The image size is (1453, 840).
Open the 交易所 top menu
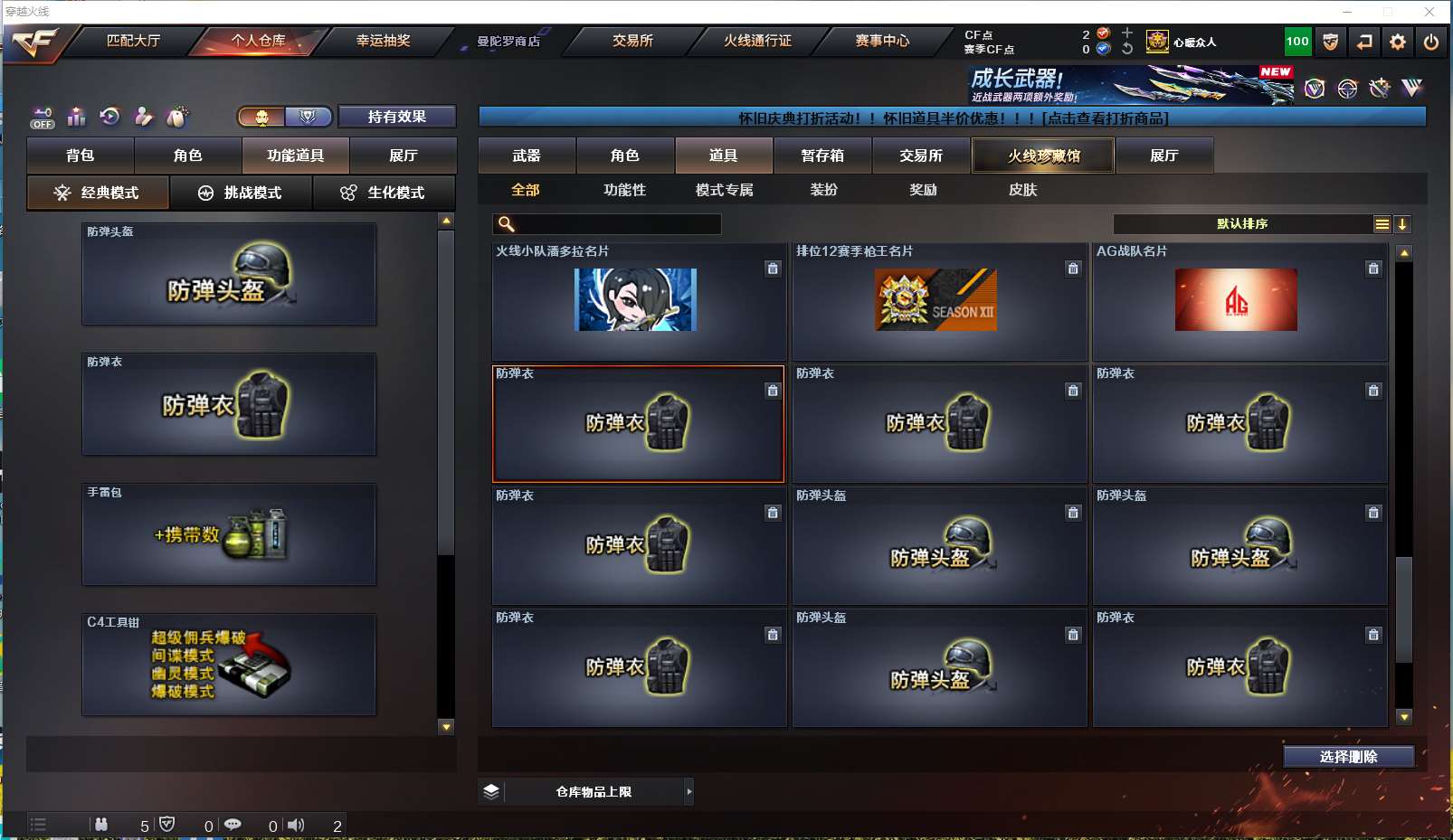tap(632, 41)
